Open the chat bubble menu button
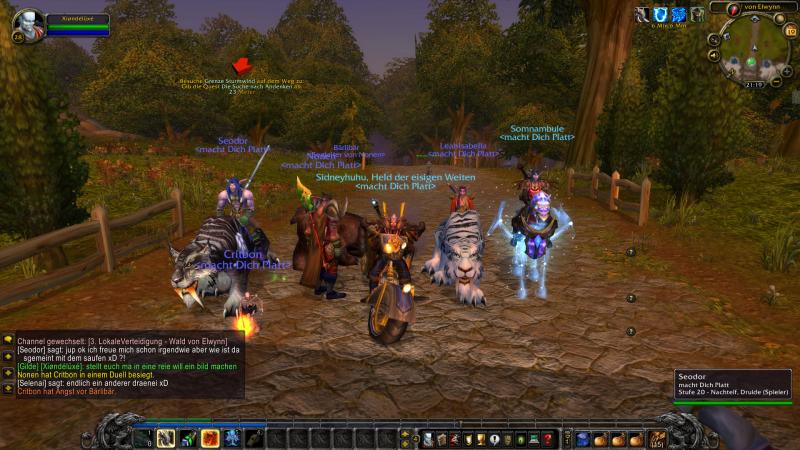This screenshot has height=450, width=800. (8, 340)
